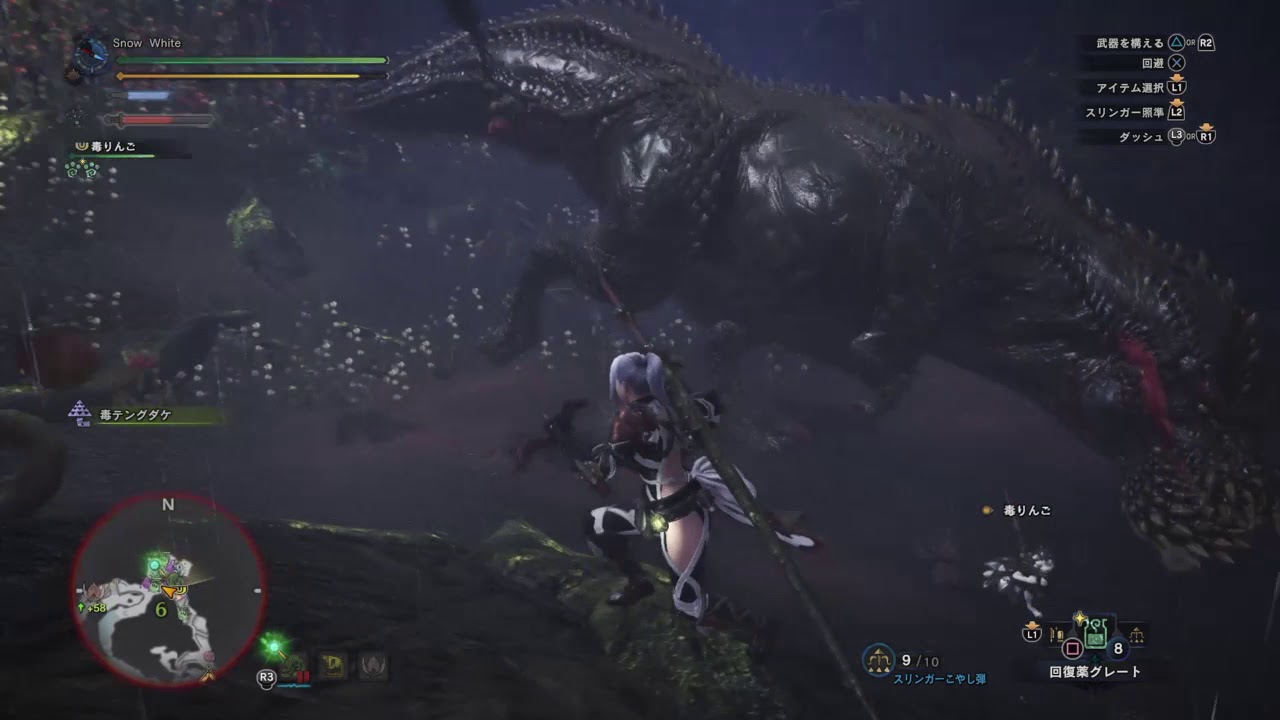Select the 回復薬グレート potion icon in the item bar

(1094, 633)
